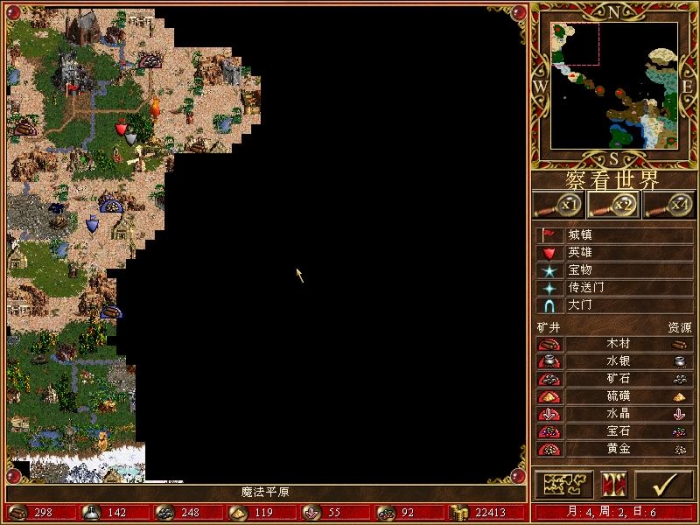Open the puzzle map button
This screenshot has height=525, width=700.
564,485
